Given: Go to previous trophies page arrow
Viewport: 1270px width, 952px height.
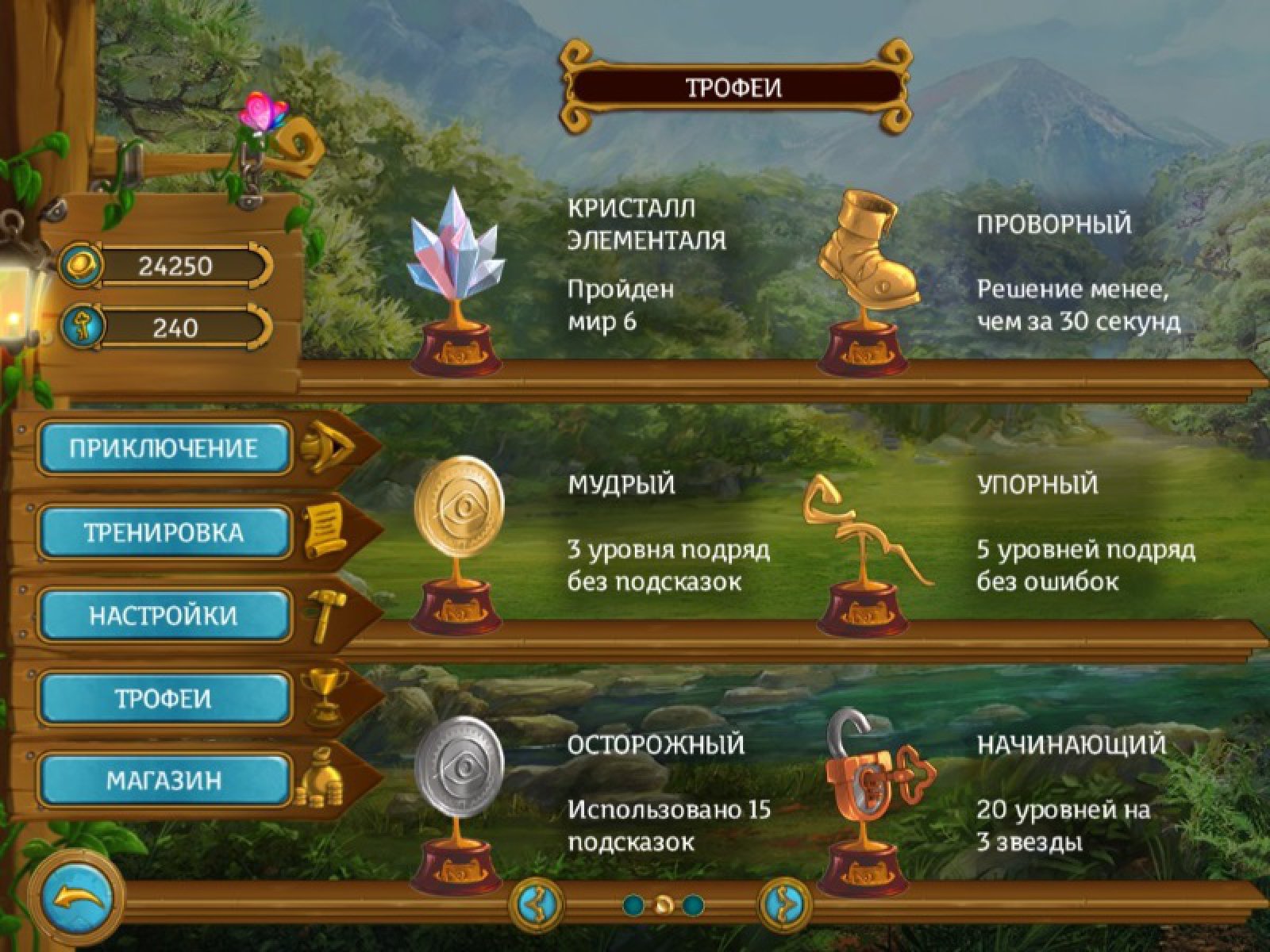Looking at the screenshot, I should tap(538, 904).
